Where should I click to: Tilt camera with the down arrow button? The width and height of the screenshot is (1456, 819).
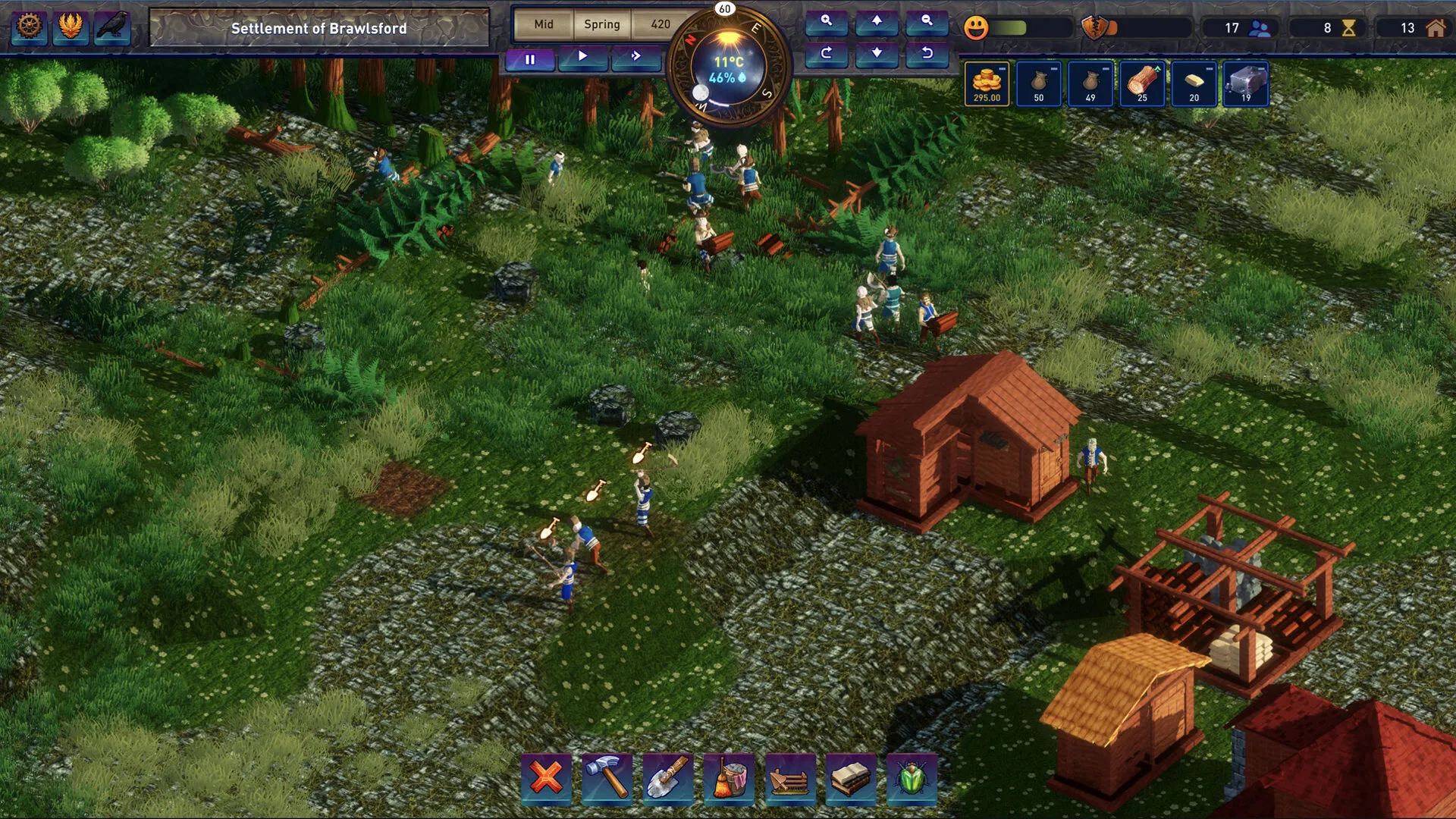(877, 53)
